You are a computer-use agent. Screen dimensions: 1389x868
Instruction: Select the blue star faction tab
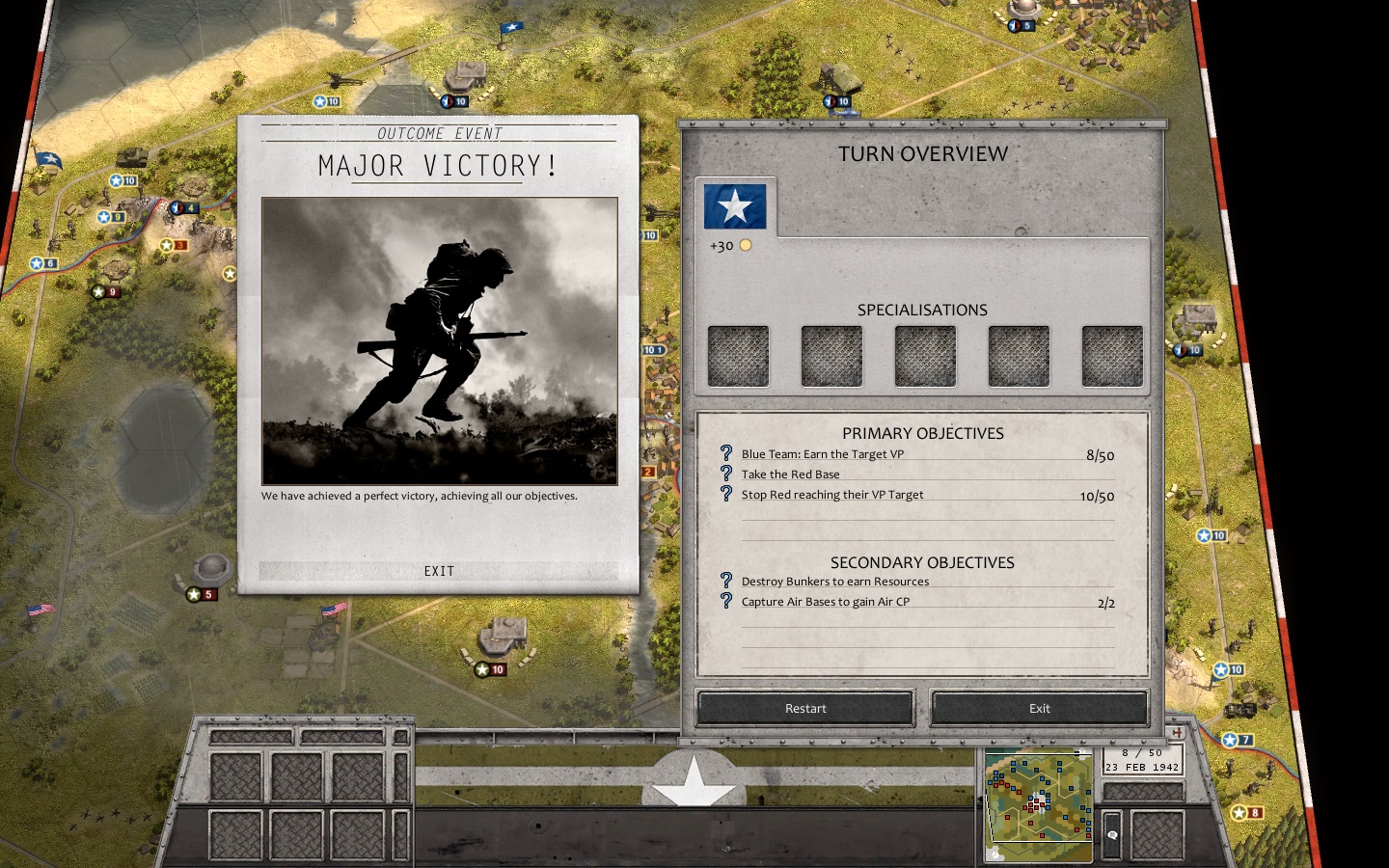click(735, 206)
